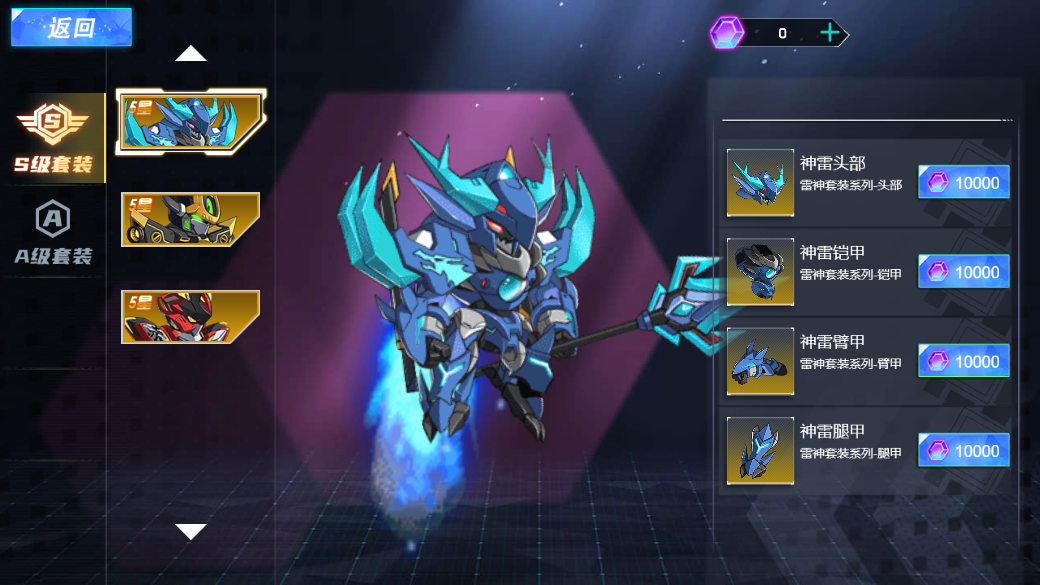Click the up arrow above suit list
Viewport: 1040px width, 585px height.
[190, 54]
